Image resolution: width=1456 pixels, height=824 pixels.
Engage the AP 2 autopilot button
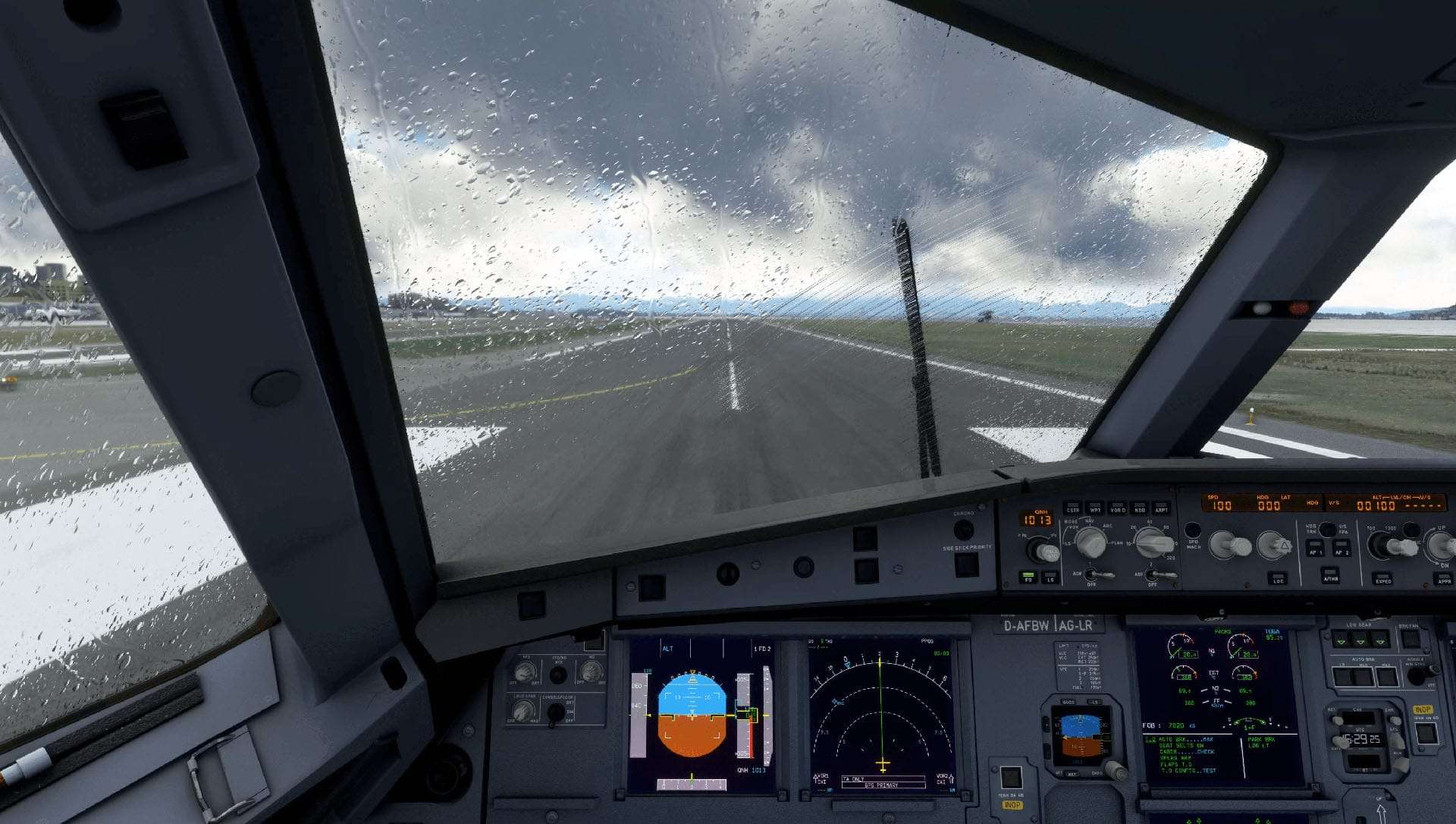point(1341,548)
